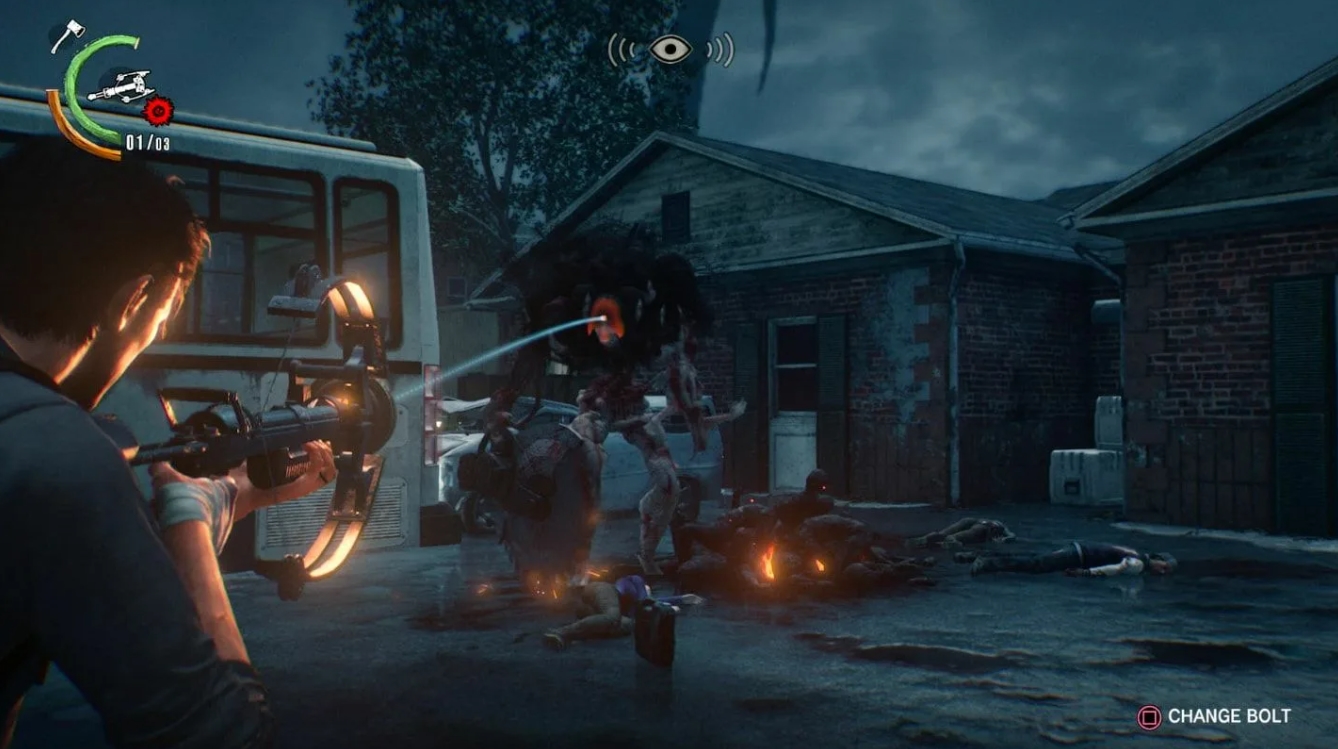Click the eye detection indicator at top center
The width and height of the screenshot is (1338, 749).
pyautogui.click(x=670, y=49)
